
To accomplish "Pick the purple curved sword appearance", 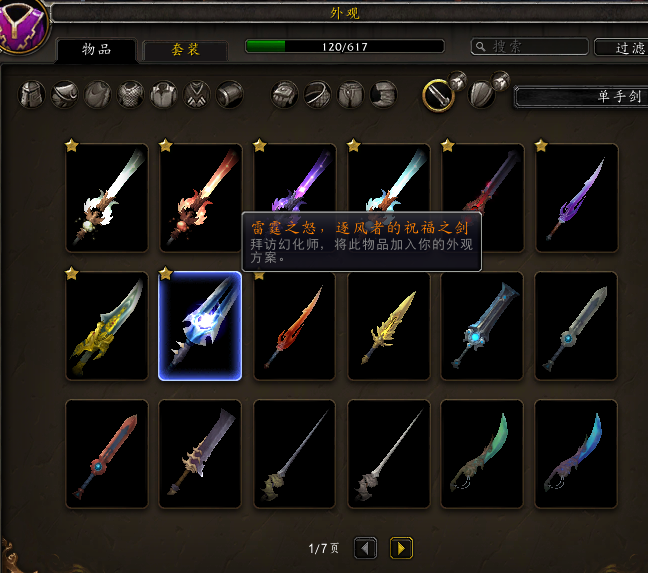I will click(576, 198).
